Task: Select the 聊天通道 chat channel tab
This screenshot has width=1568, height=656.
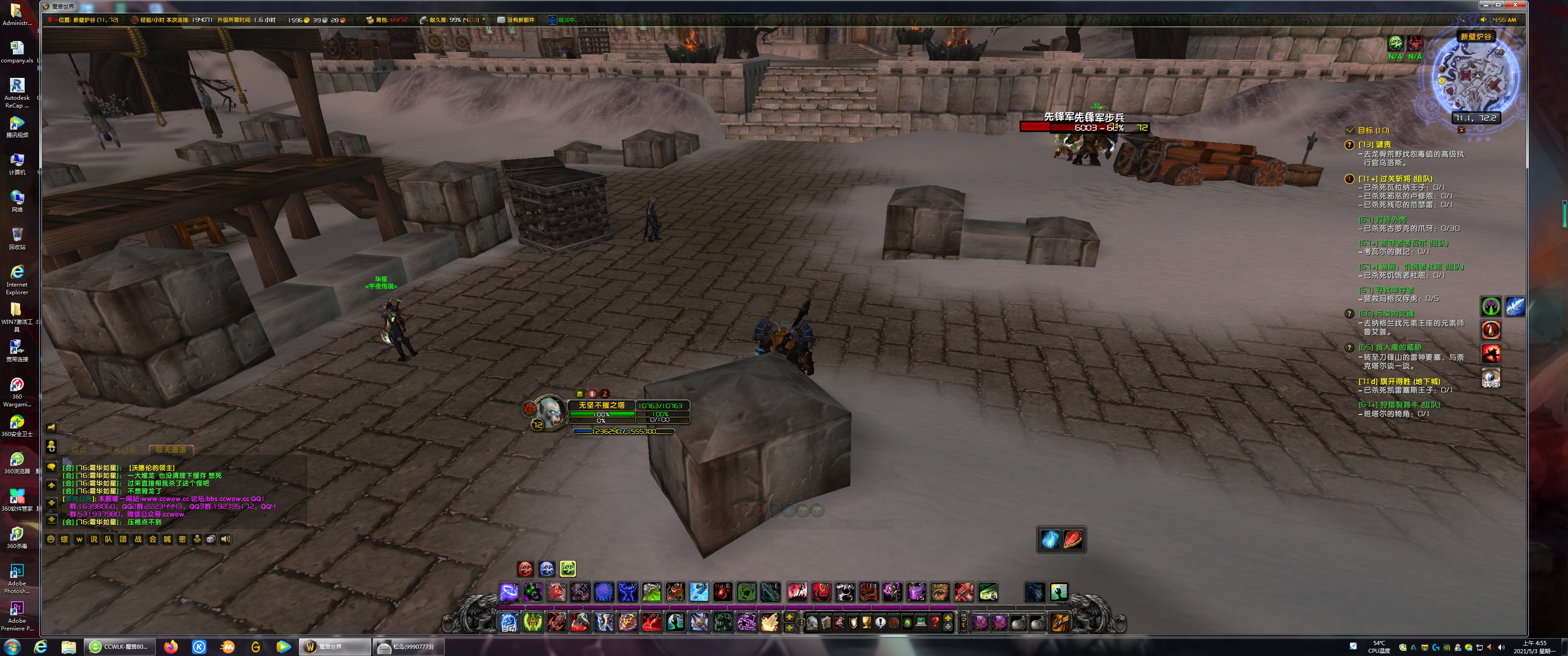Action: 171,450
